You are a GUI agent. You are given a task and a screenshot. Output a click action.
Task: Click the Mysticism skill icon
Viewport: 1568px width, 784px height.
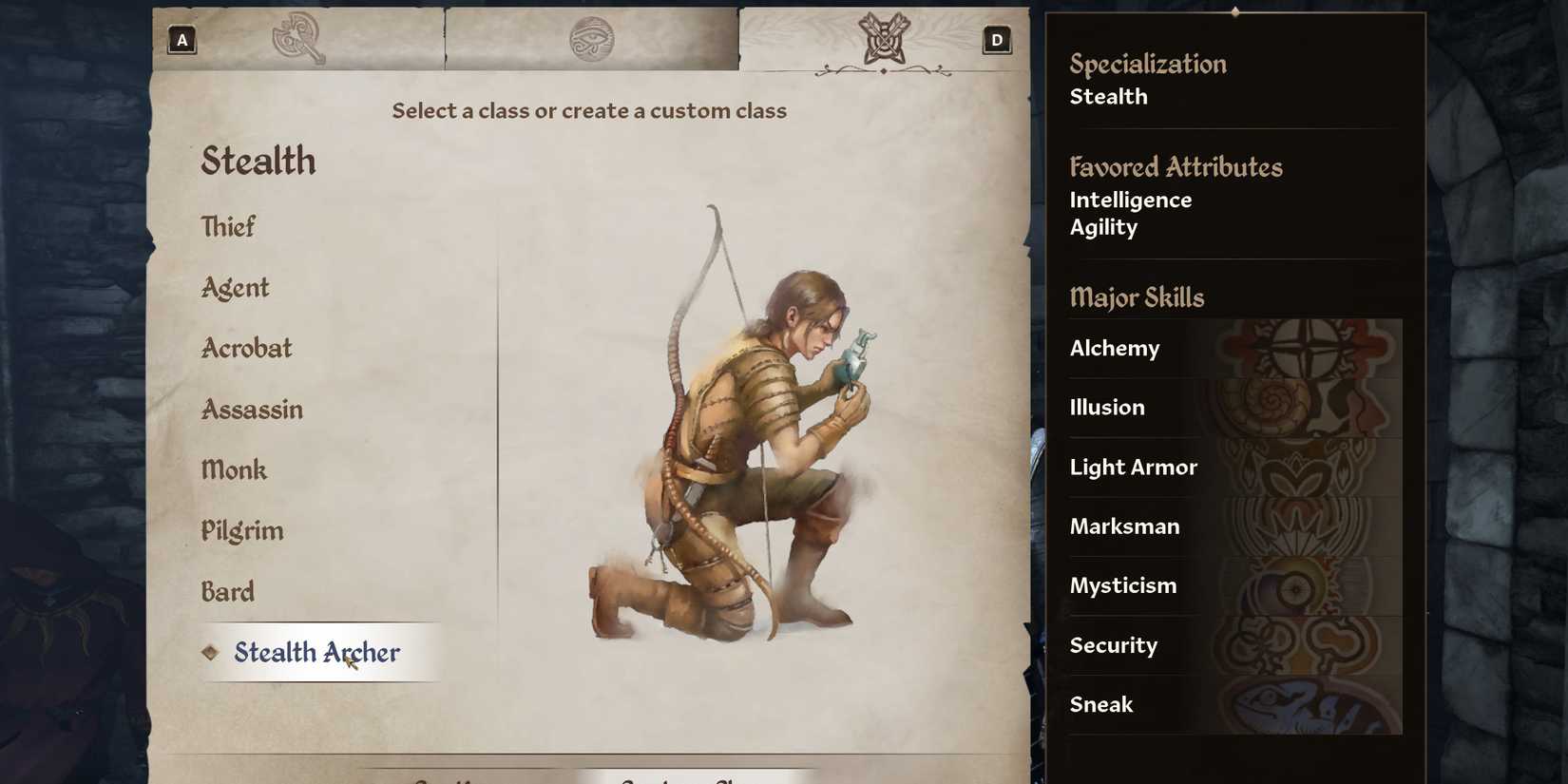1311,585
